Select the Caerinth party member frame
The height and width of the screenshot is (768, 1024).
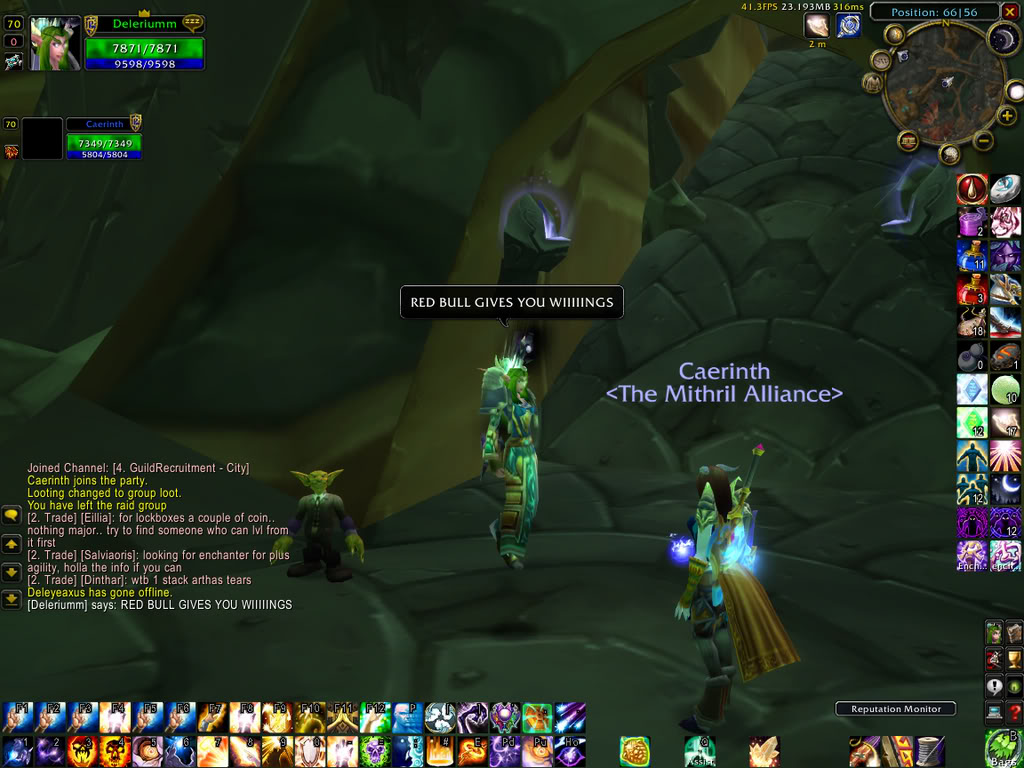(x=103, y=138)
